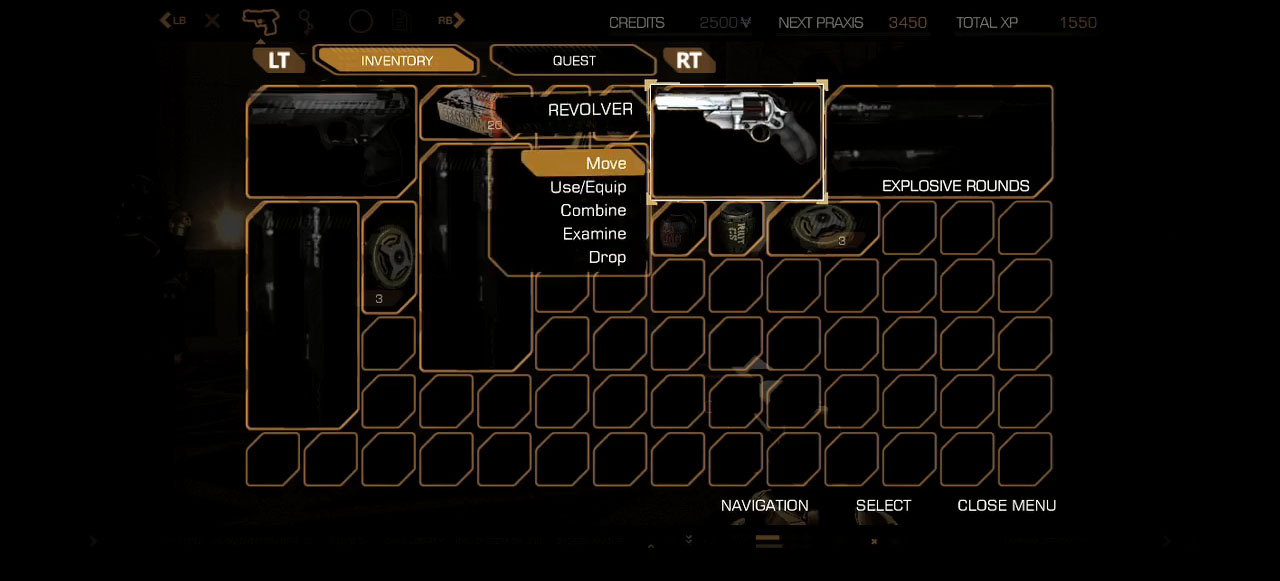Open the pistol-shaped inventory section icon

pyautogui.click(x=260, y=21)
